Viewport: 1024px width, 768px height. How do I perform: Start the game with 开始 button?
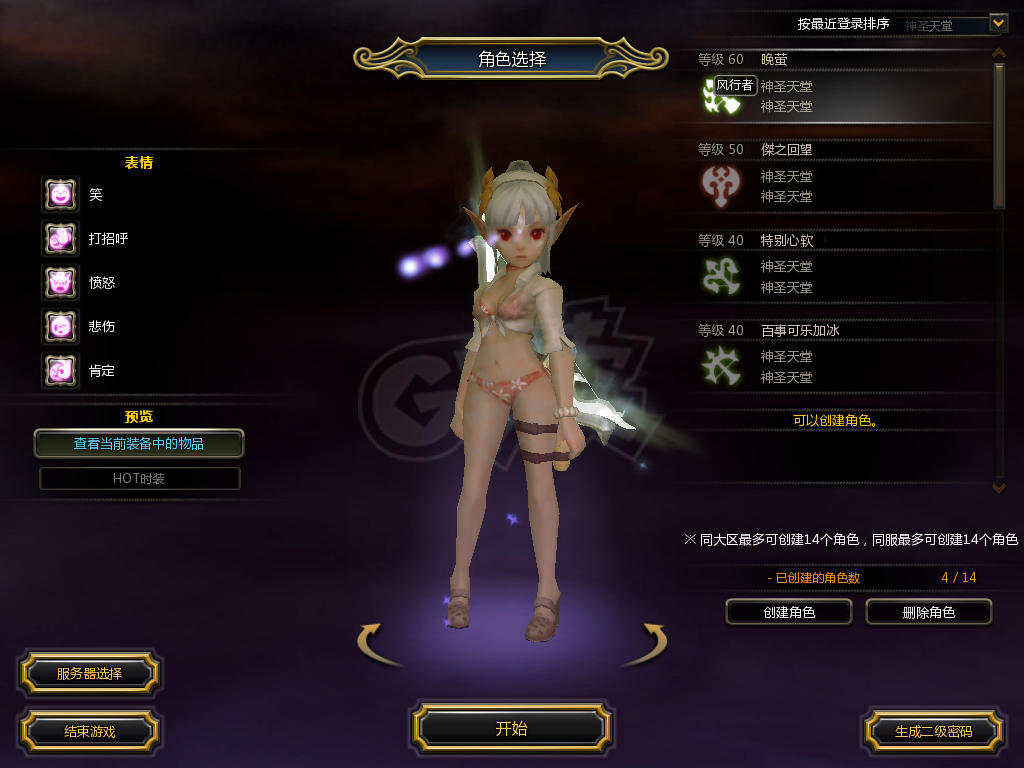pos(511,728)
